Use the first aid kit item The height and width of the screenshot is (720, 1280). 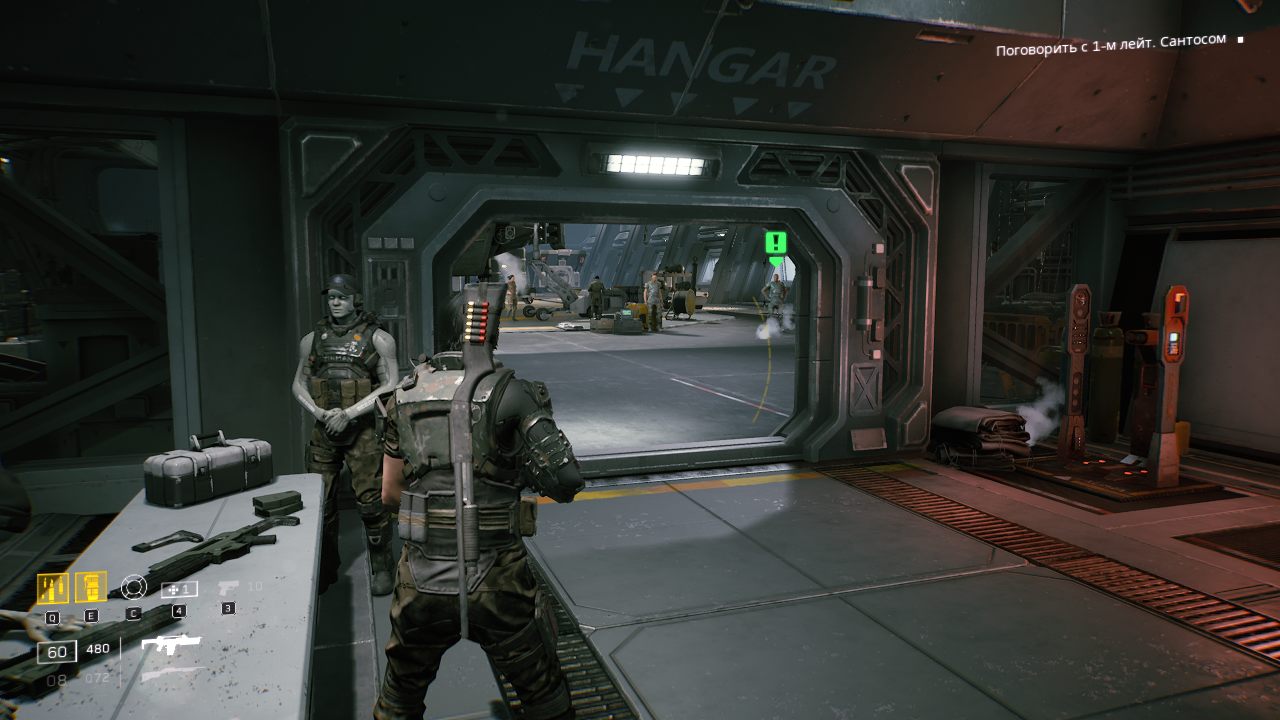coord(179,589)
